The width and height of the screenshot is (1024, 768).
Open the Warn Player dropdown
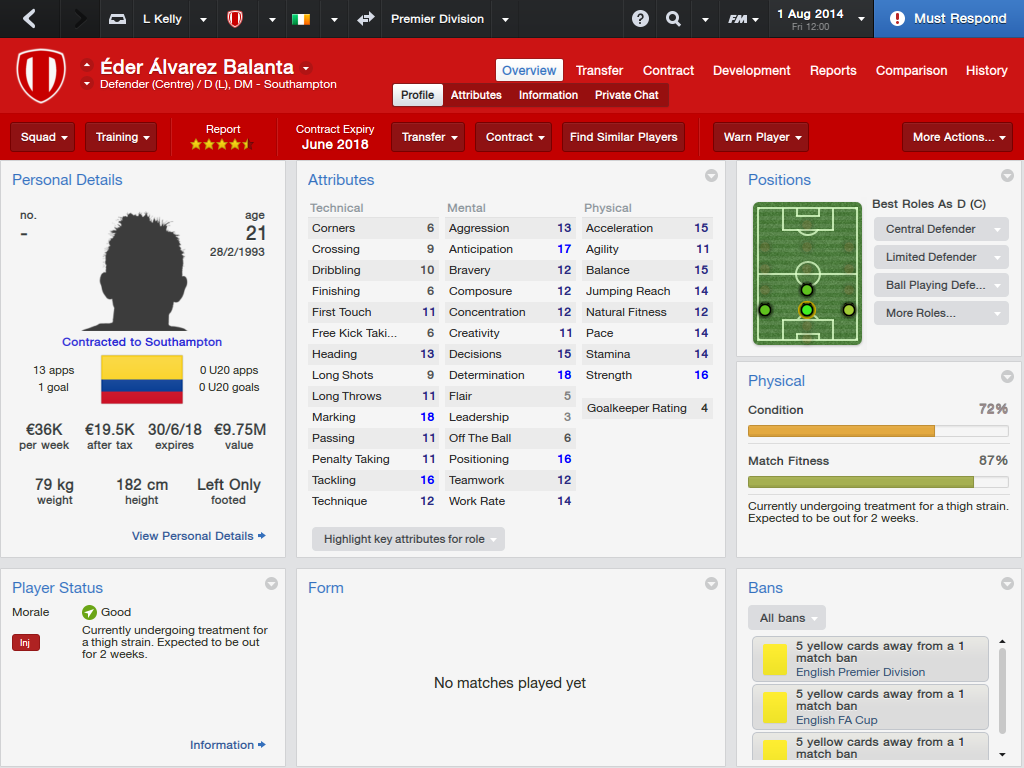761,137
